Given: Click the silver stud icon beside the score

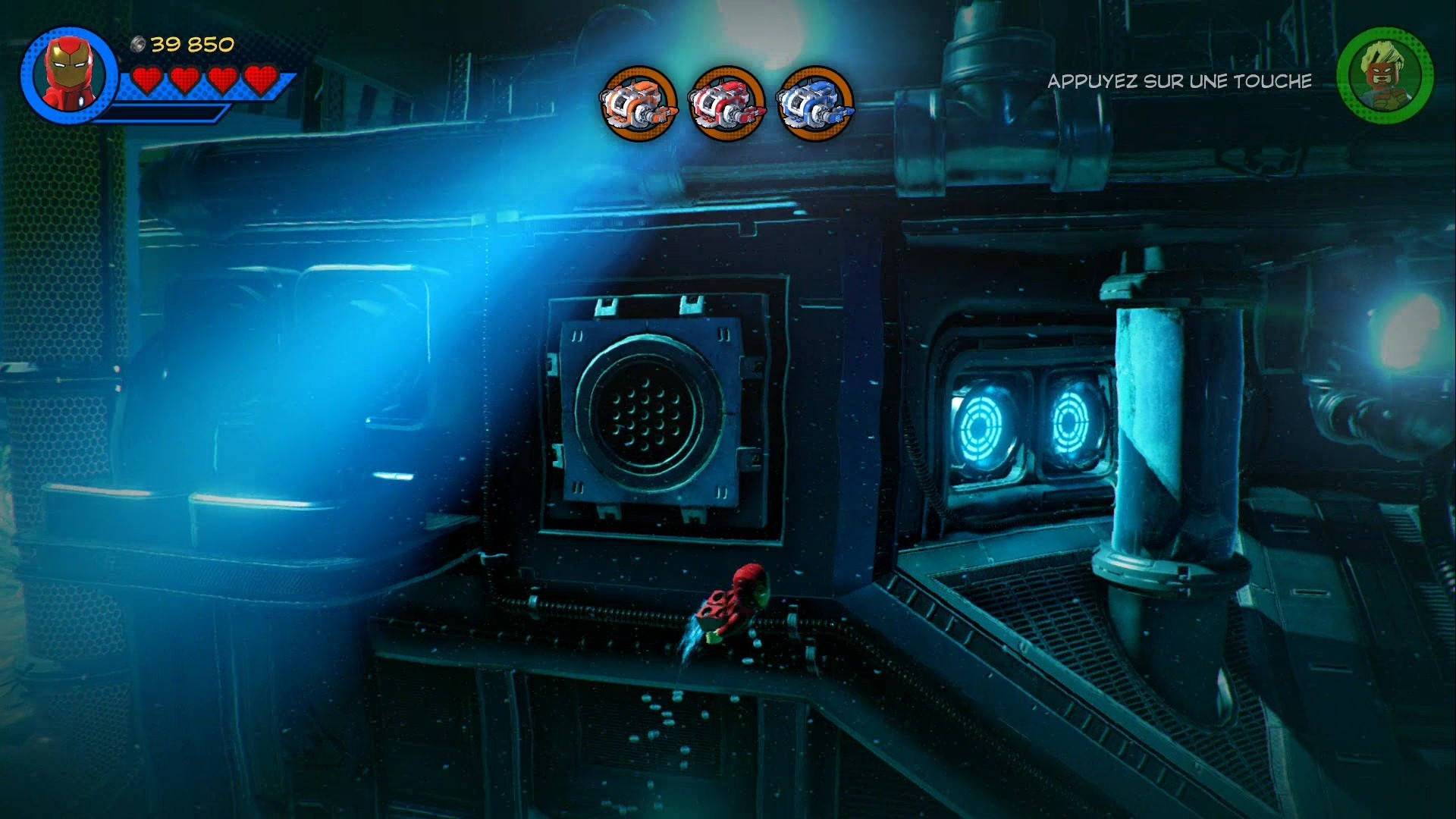Looking at the screenshot, I should 136,43.
